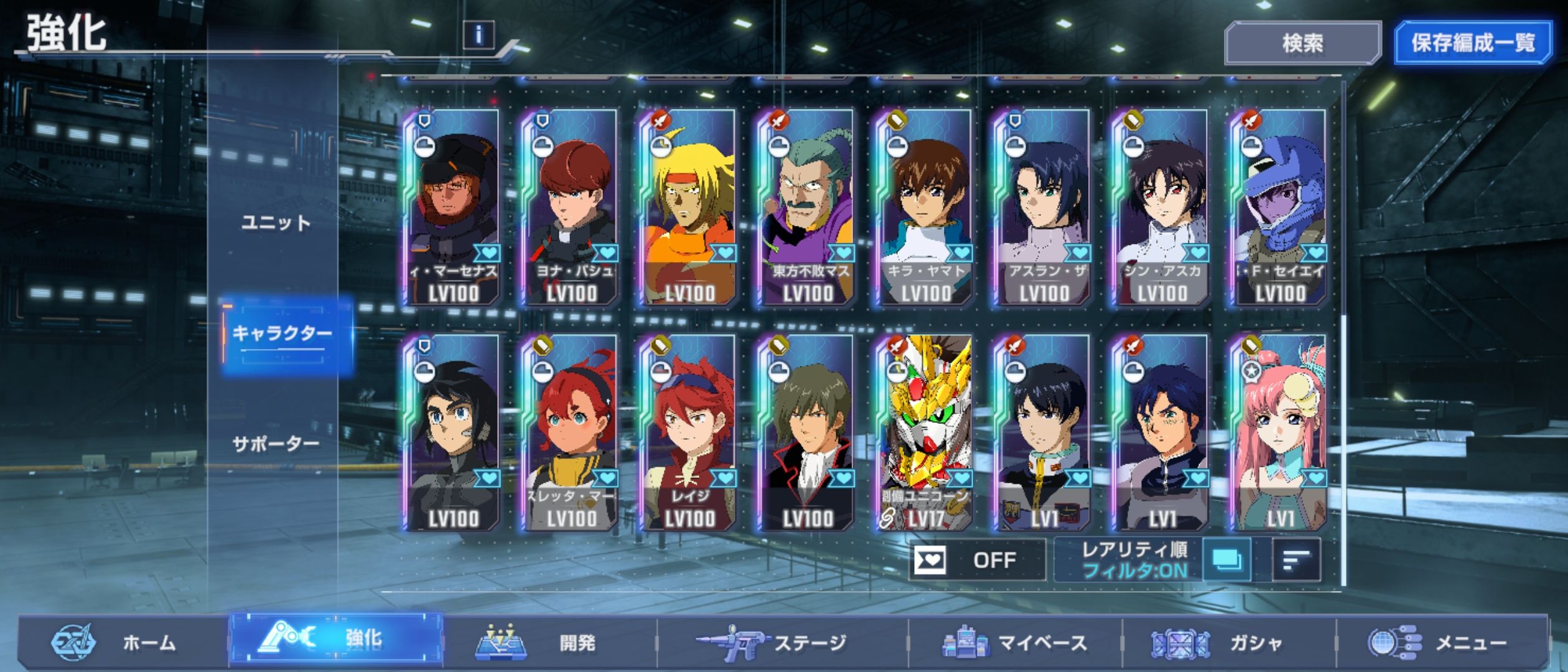Click the info icon beside 強化 title
Screen dimensions: 1568x672
pyautogui.click(x=478, y=35)
